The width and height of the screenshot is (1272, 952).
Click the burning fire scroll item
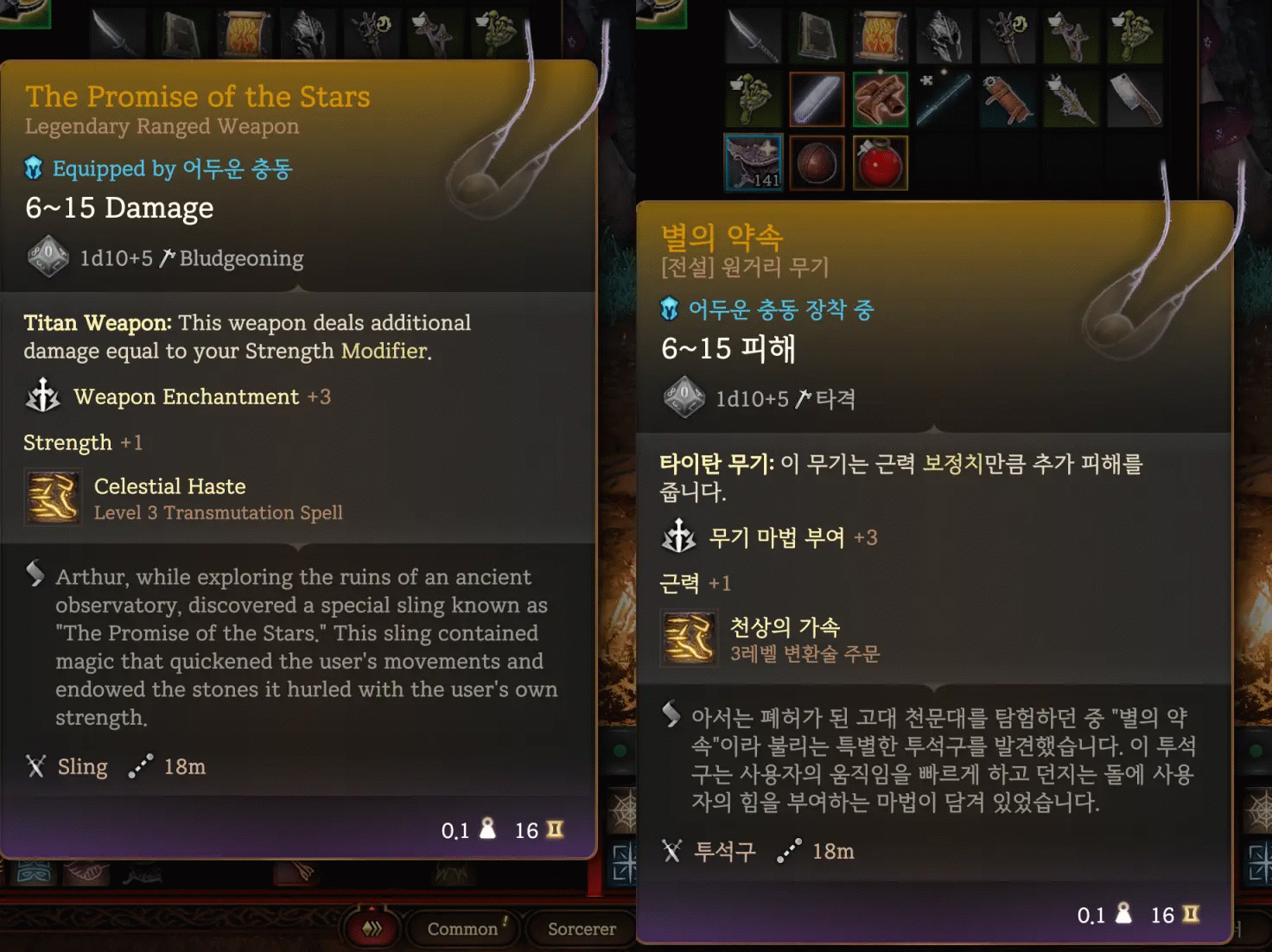(x=881, y=36)
